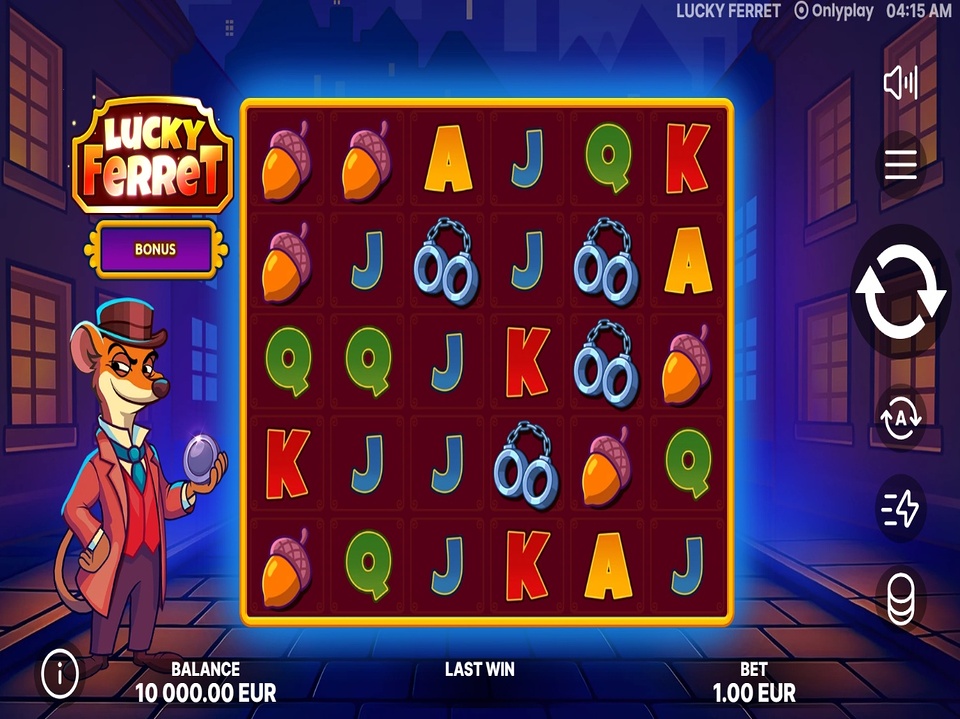Open the hamburger menu
This screenshot has height=719, width=960.
[900, 165]
